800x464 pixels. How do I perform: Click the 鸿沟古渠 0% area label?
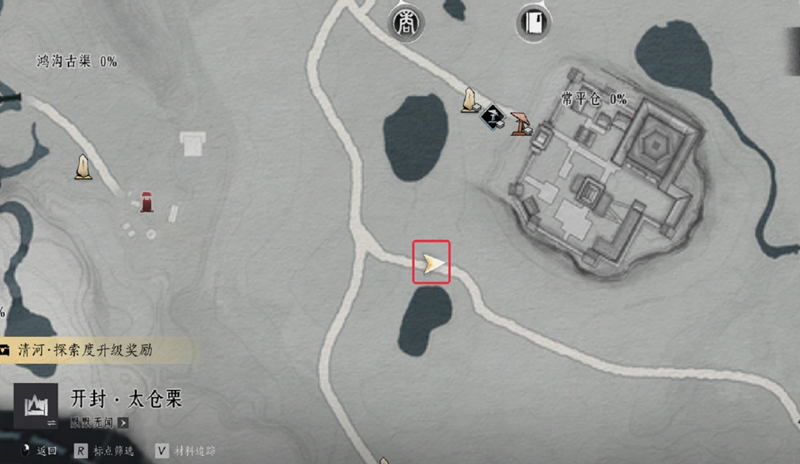tap(77, 62)
